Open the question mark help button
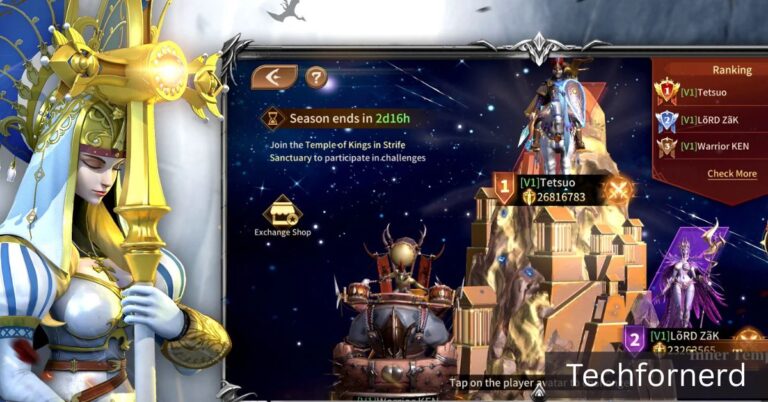The width and height of the screenshot is (768, 402). coord(316,77)
